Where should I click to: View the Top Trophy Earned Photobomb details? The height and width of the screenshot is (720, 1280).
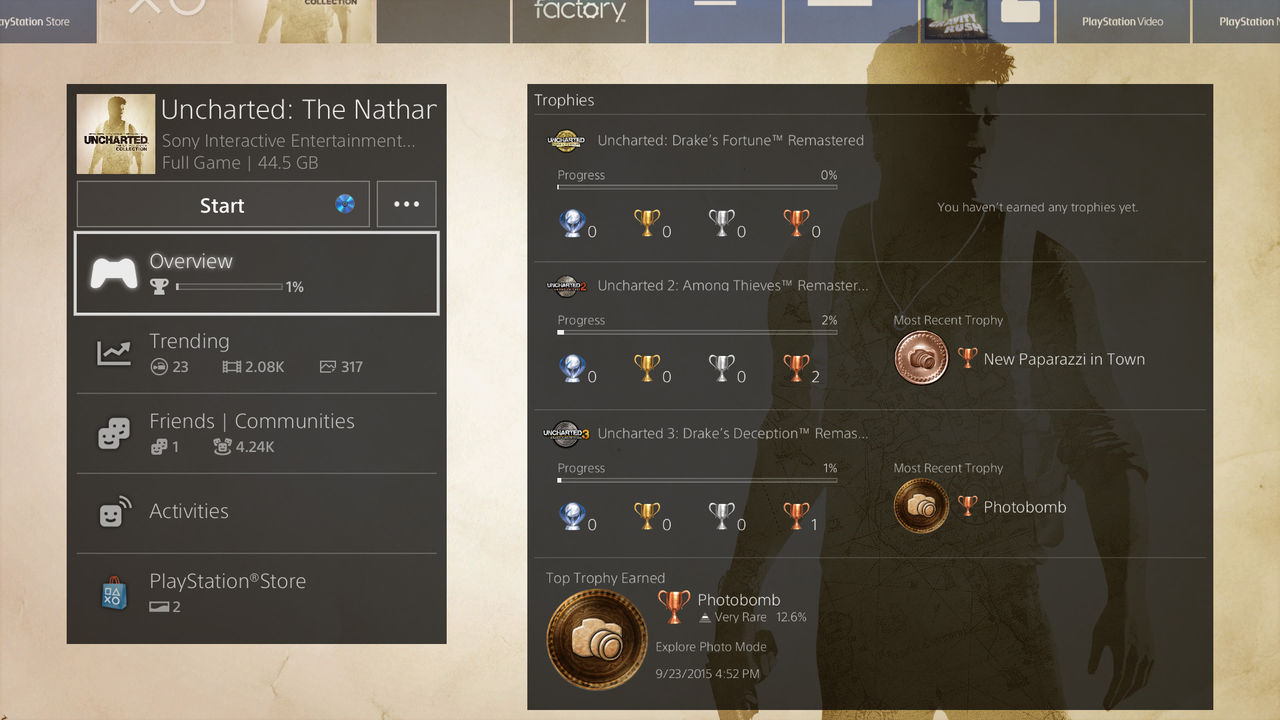[738, 600]
